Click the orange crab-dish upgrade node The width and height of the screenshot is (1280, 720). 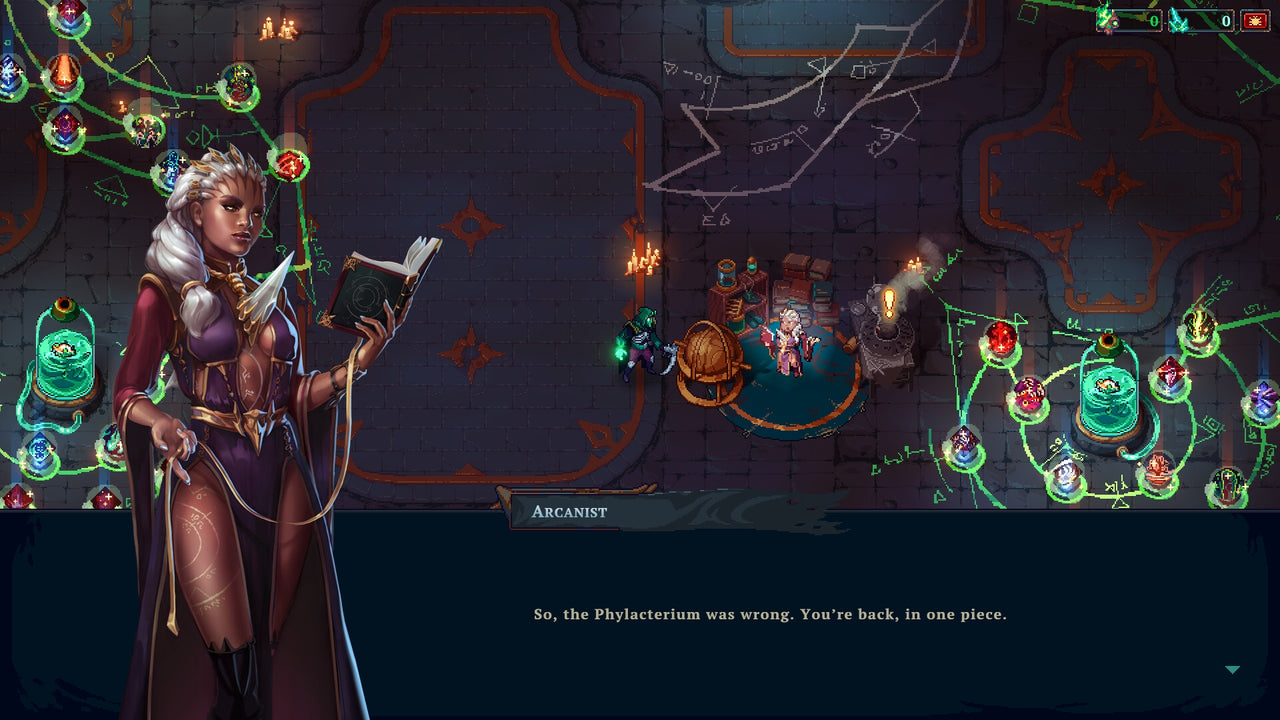point(1157,468)
